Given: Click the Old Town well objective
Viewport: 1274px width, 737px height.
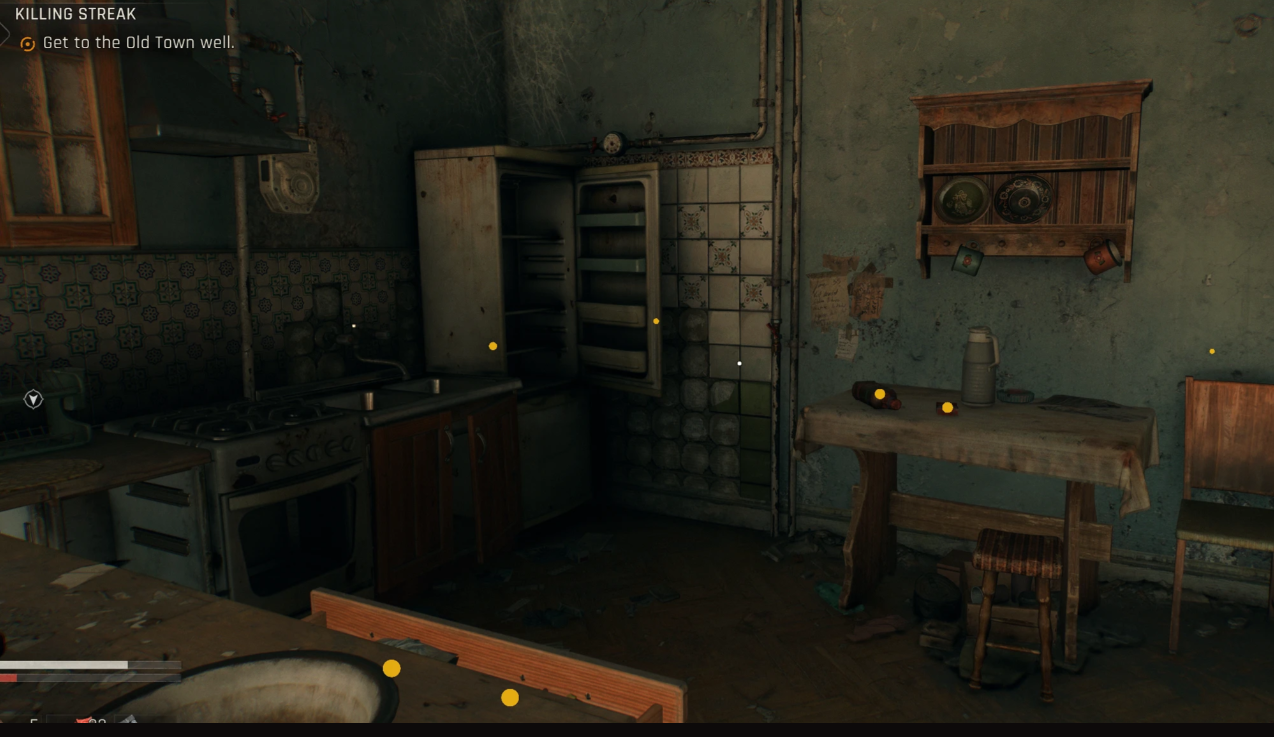Looking at the screenshot, I should (x=138, y=43).
